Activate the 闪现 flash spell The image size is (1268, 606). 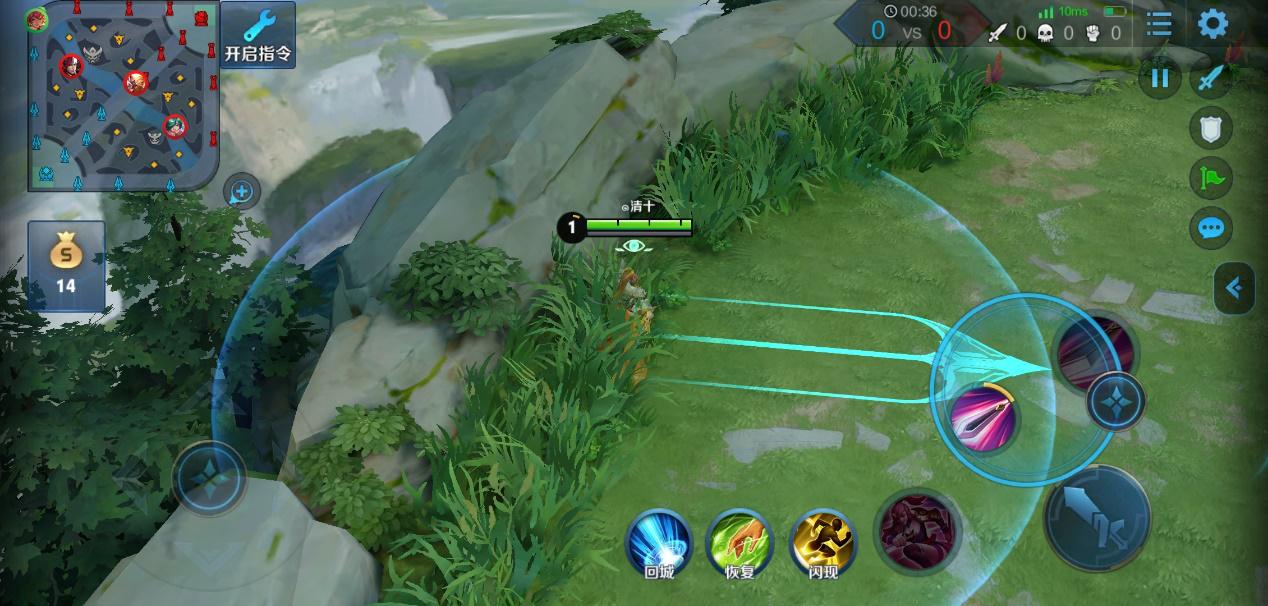[823, 544]
